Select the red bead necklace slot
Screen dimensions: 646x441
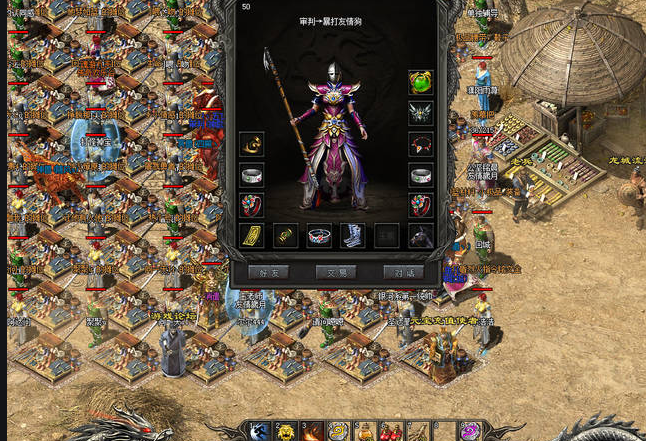(x=421, y=144)
